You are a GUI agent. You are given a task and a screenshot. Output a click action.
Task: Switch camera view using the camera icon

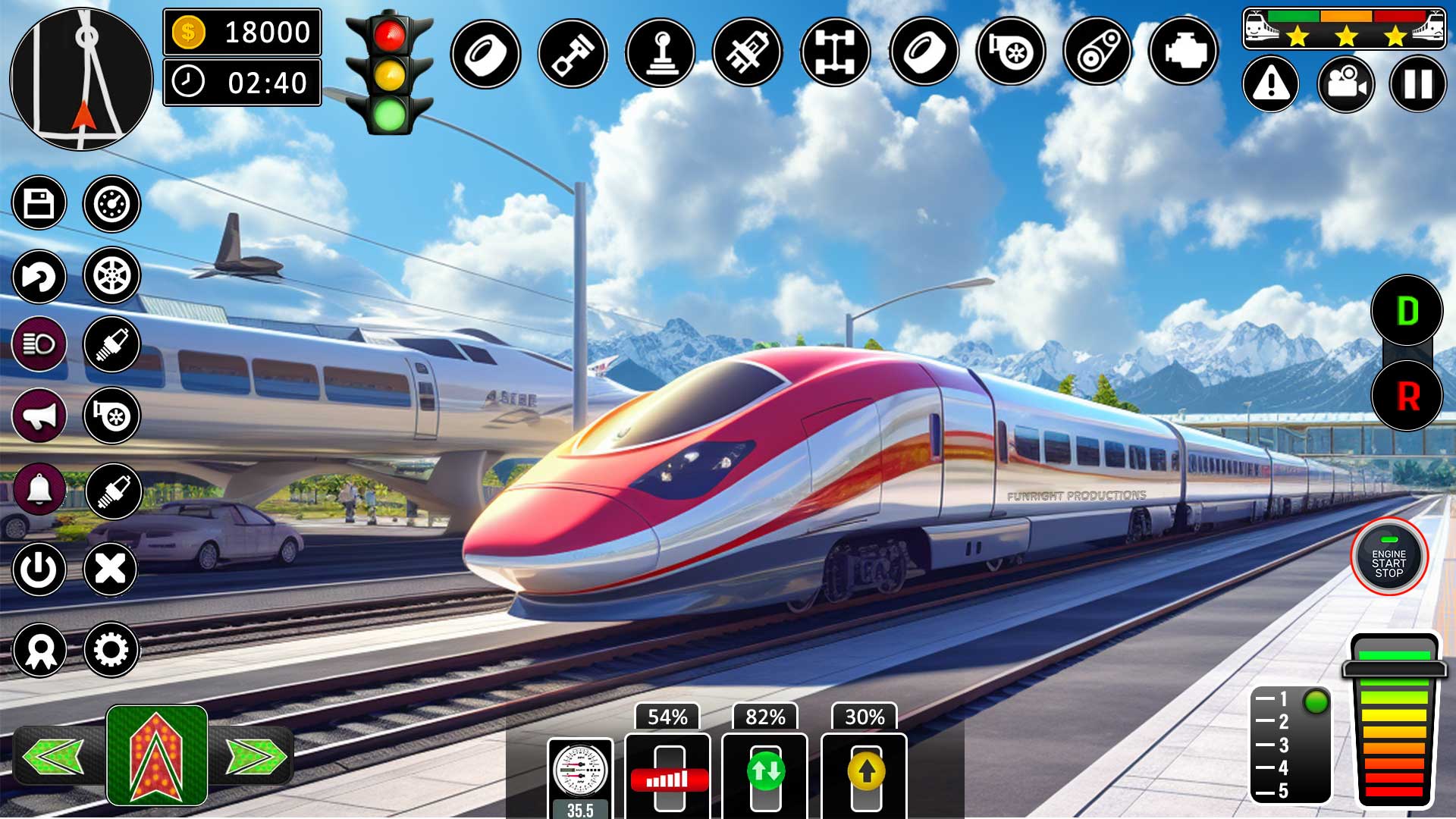[1345, 83]
